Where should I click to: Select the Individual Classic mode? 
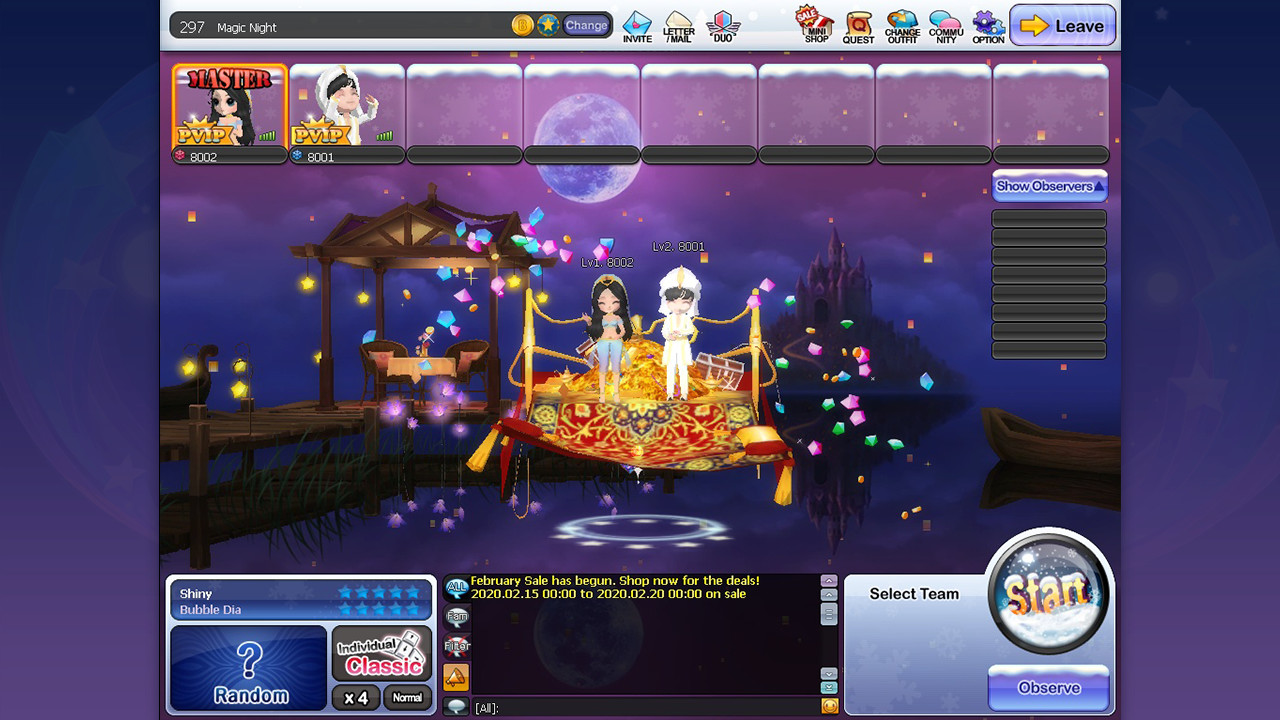[381, 651]
